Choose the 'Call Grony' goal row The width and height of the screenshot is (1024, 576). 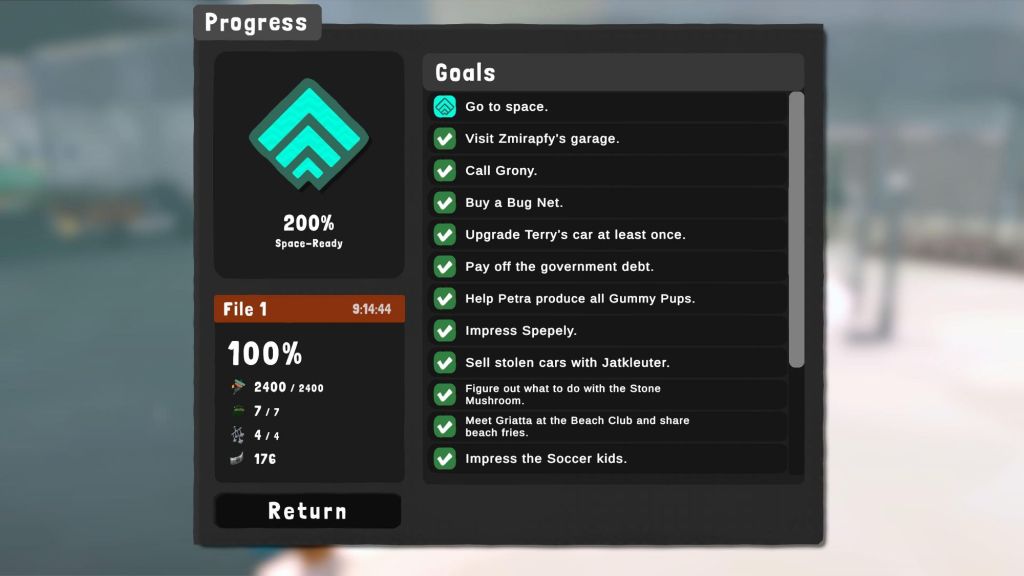tap(608, 171)
